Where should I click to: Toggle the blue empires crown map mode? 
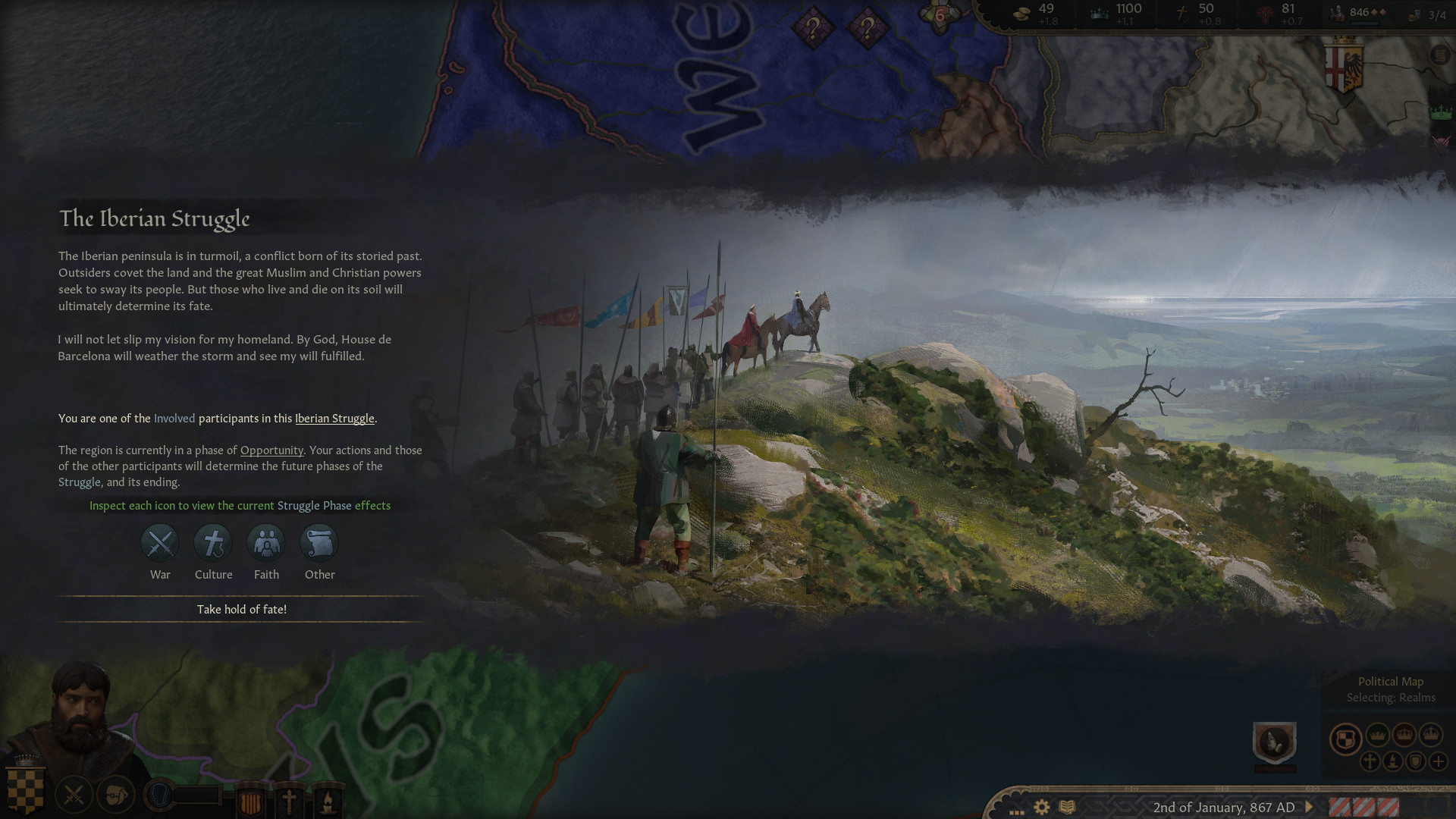pyautogui.click(x=1430, y=736)
